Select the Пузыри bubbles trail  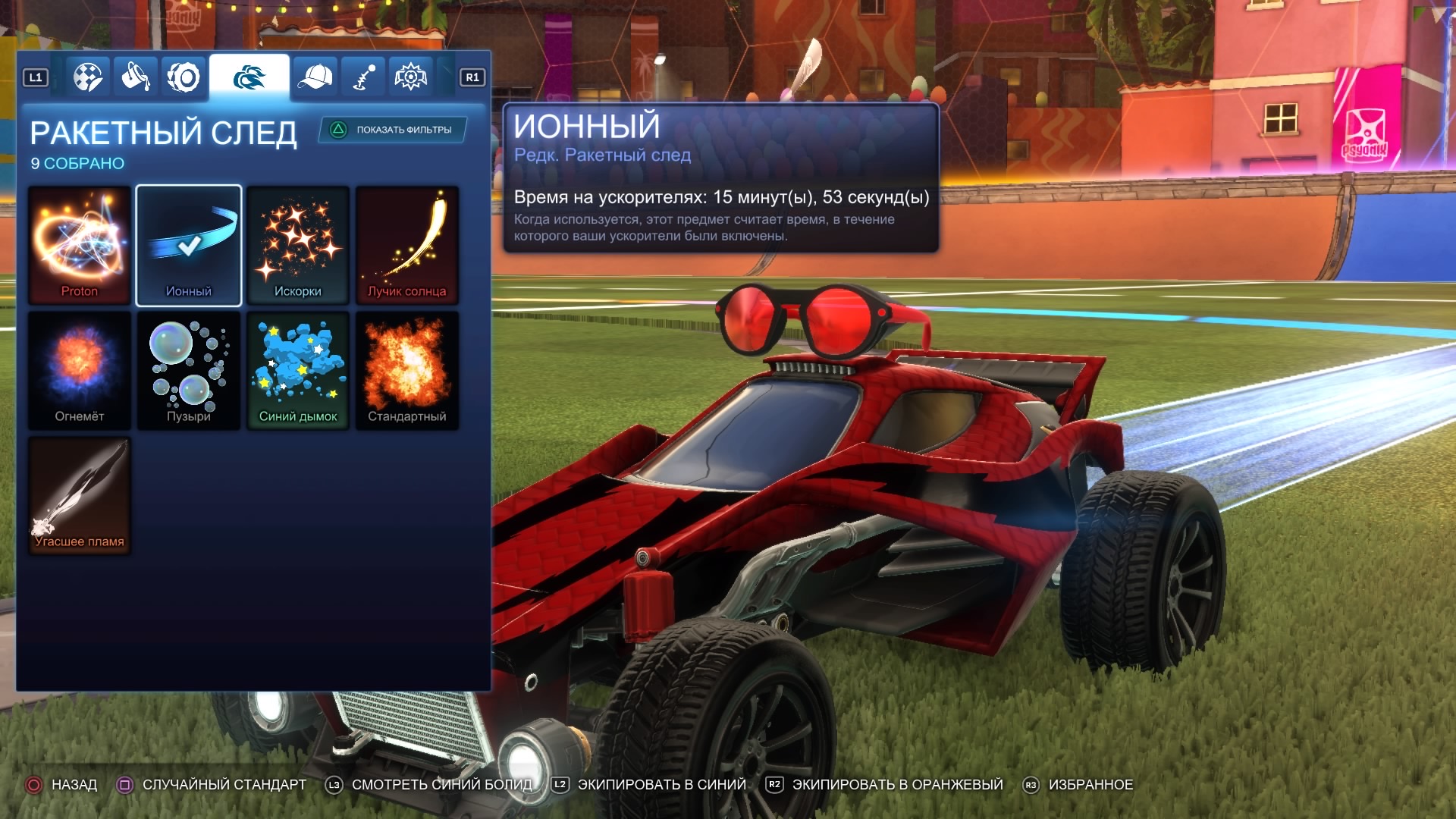[189, 370]
